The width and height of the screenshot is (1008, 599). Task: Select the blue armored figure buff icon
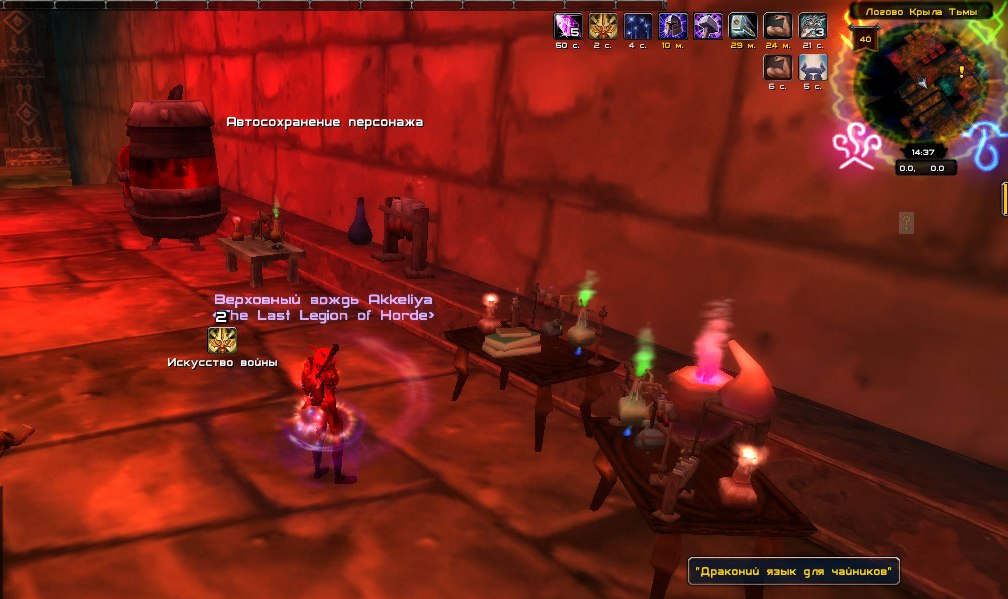pos(813,67)
